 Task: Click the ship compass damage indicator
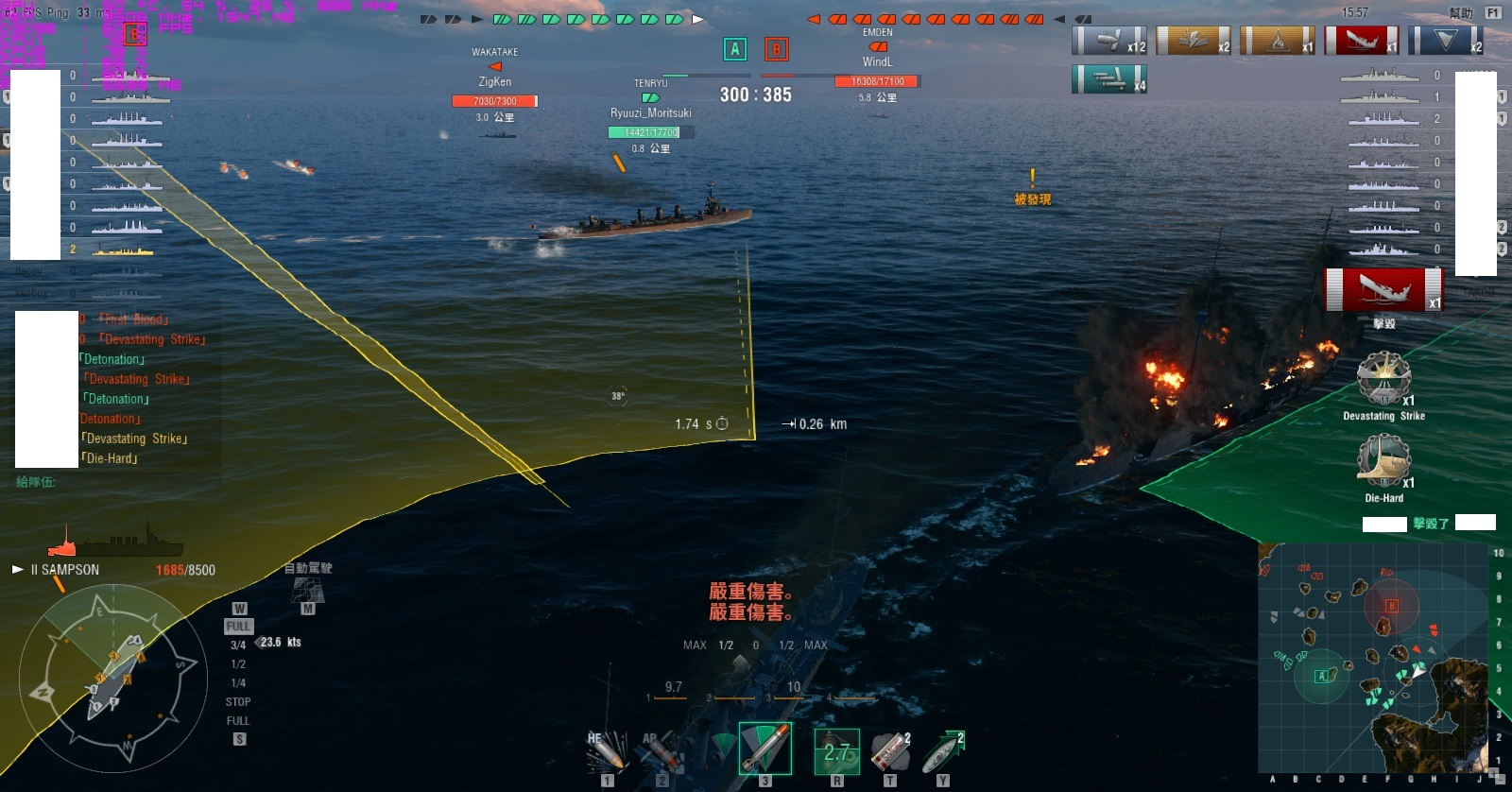point(113,679)
